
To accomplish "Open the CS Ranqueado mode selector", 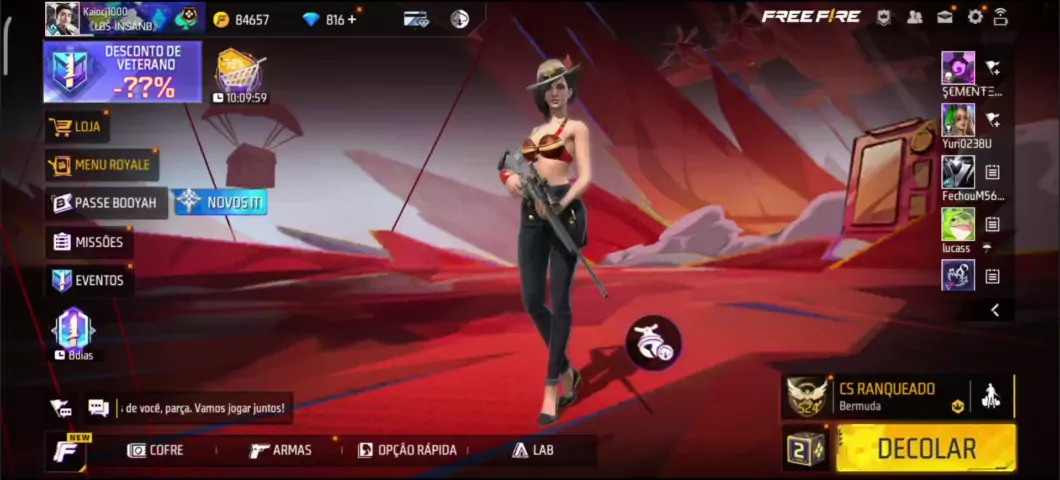I will [885, 396].
